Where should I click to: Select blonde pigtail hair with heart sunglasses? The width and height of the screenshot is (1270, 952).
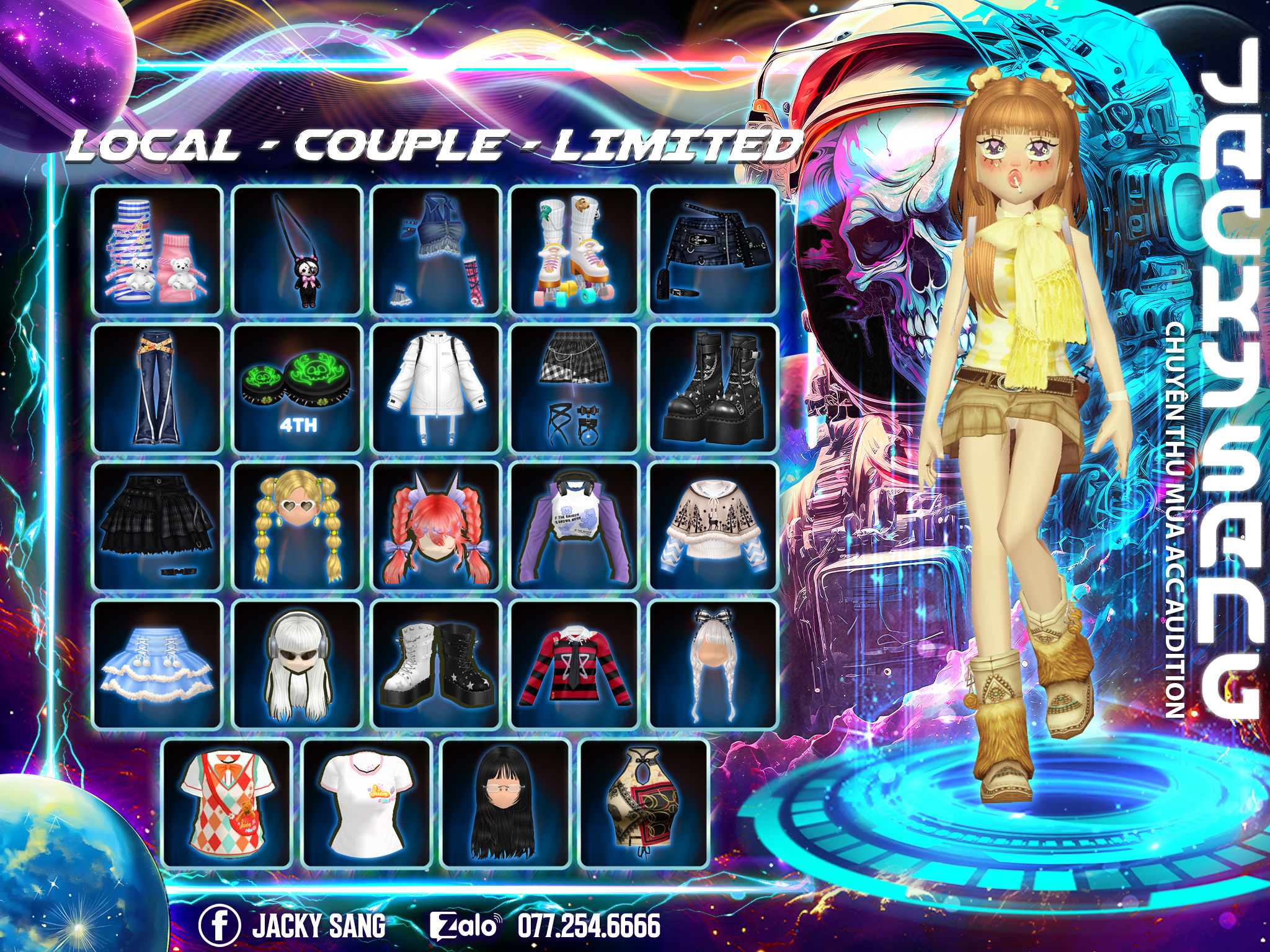pyautogui.click(x=297, y=527)
